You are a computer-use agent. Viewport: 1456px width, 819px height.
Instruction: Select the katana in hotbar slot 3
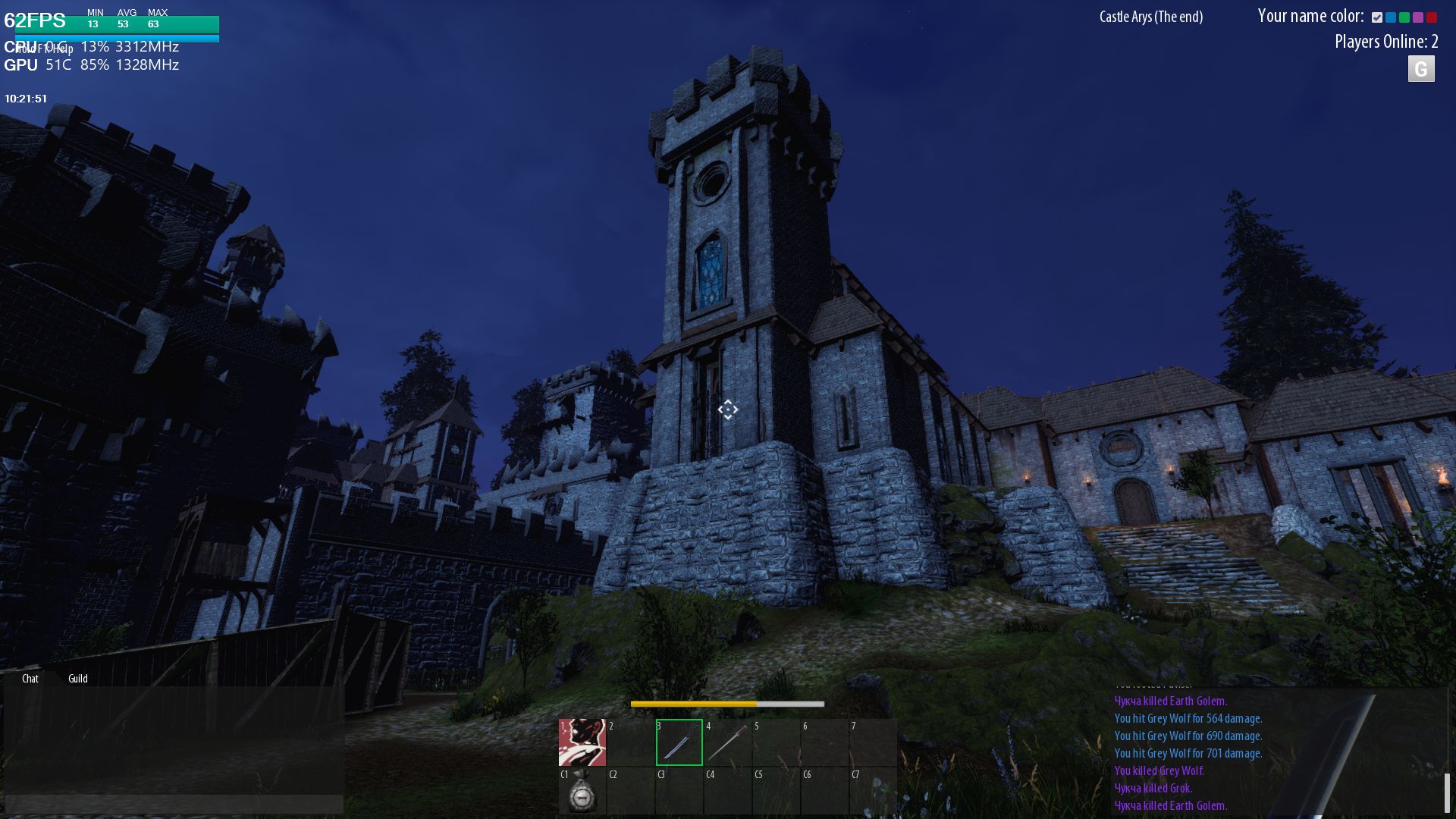tap(679, 743)
